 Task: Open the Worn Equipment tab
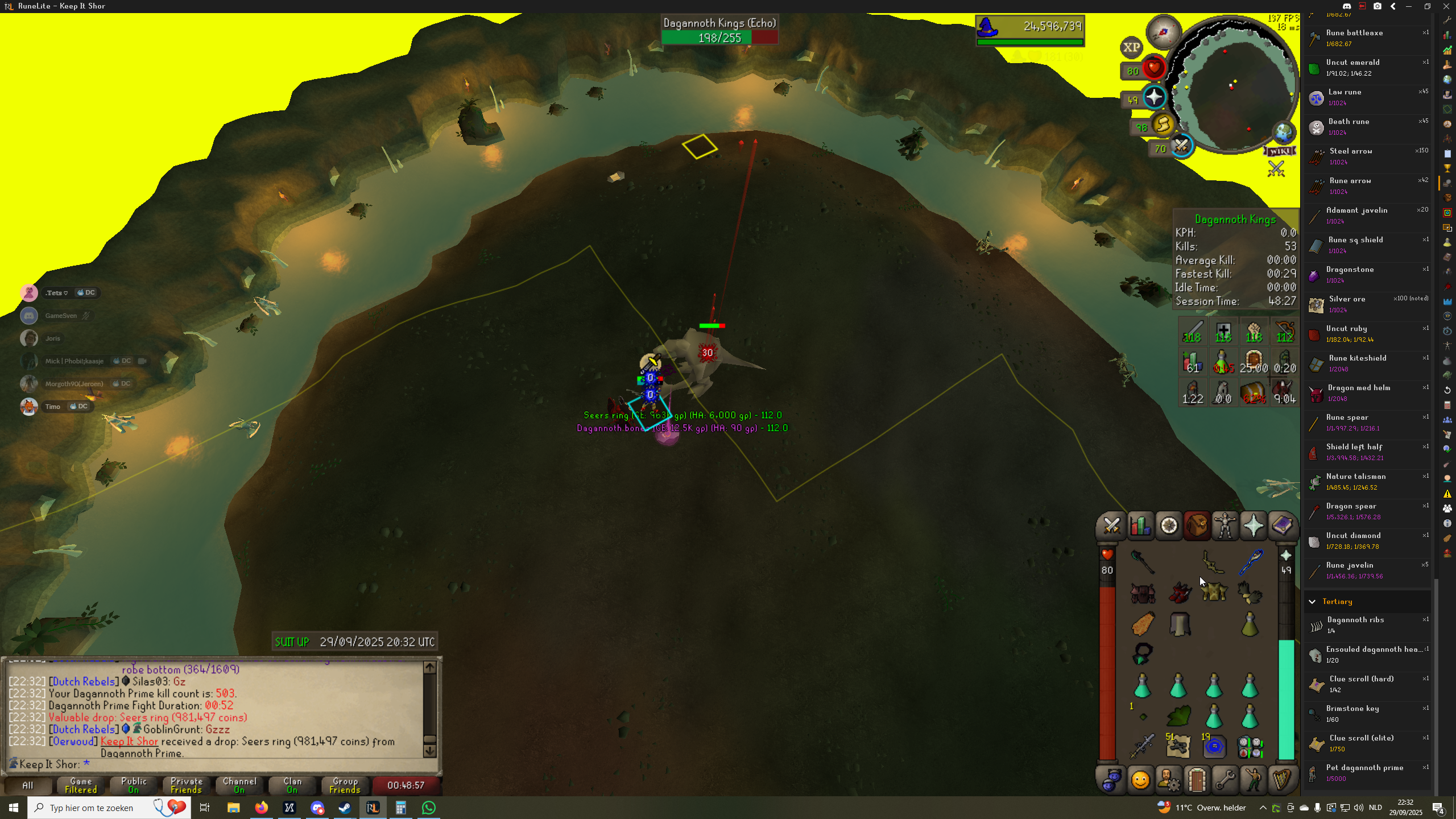click(x=1225, y=526)
